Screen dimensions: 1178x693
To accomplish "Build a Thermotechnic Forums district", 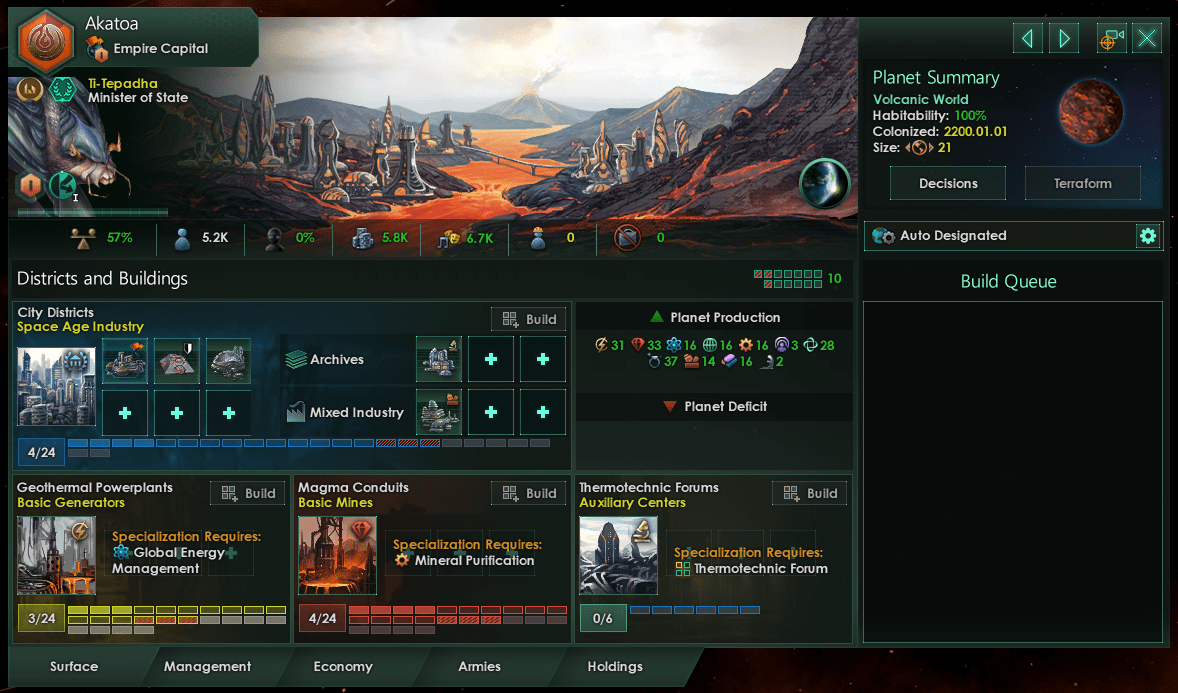I will click(810, 493).
